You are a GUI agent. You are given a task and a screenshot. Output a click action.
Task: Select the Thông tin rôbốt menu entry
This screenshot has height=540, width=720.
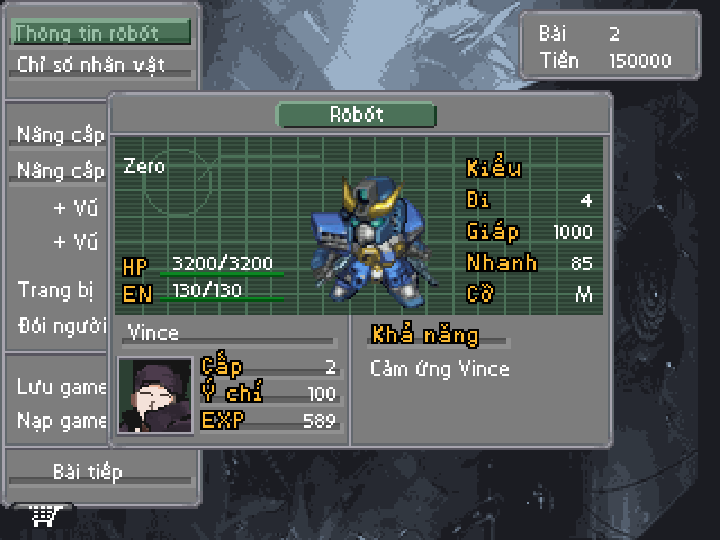click(x=100, y=33)
